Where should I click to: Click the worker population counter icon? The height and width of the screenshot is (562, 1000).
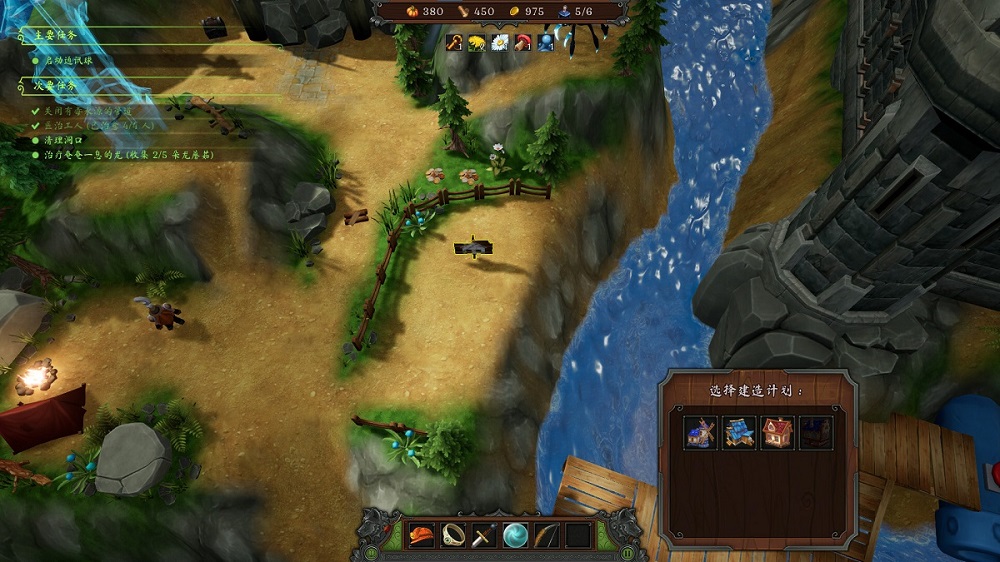coord(563,11)
